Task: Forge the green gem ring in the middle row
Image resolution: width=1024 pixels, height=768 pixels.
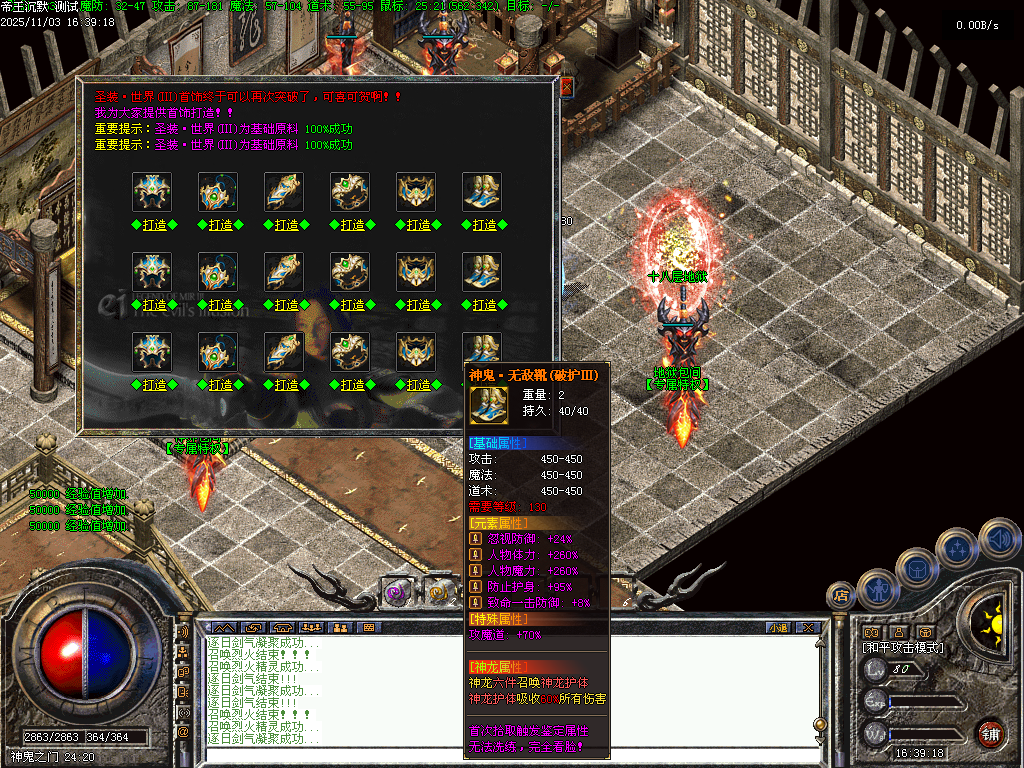Action: (352, 305)
